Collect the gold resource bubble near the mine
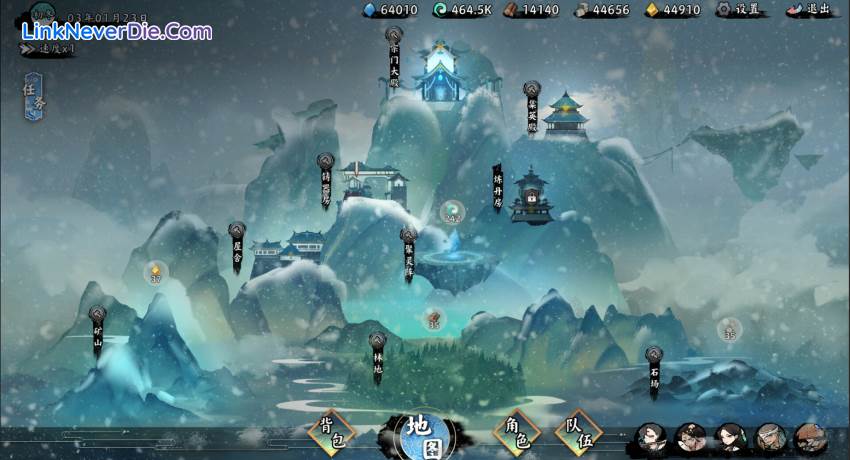Screen dimensions: 850x460 click(x=155, y=271)
